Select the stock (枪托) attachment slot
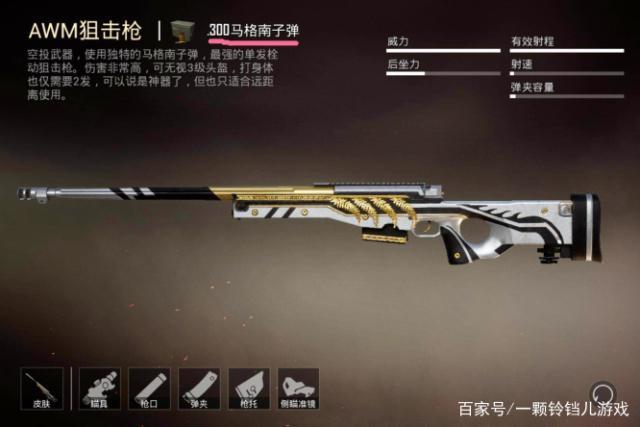Screen dimensions: 640x427 pyautogui.click(x=250, y=390)
